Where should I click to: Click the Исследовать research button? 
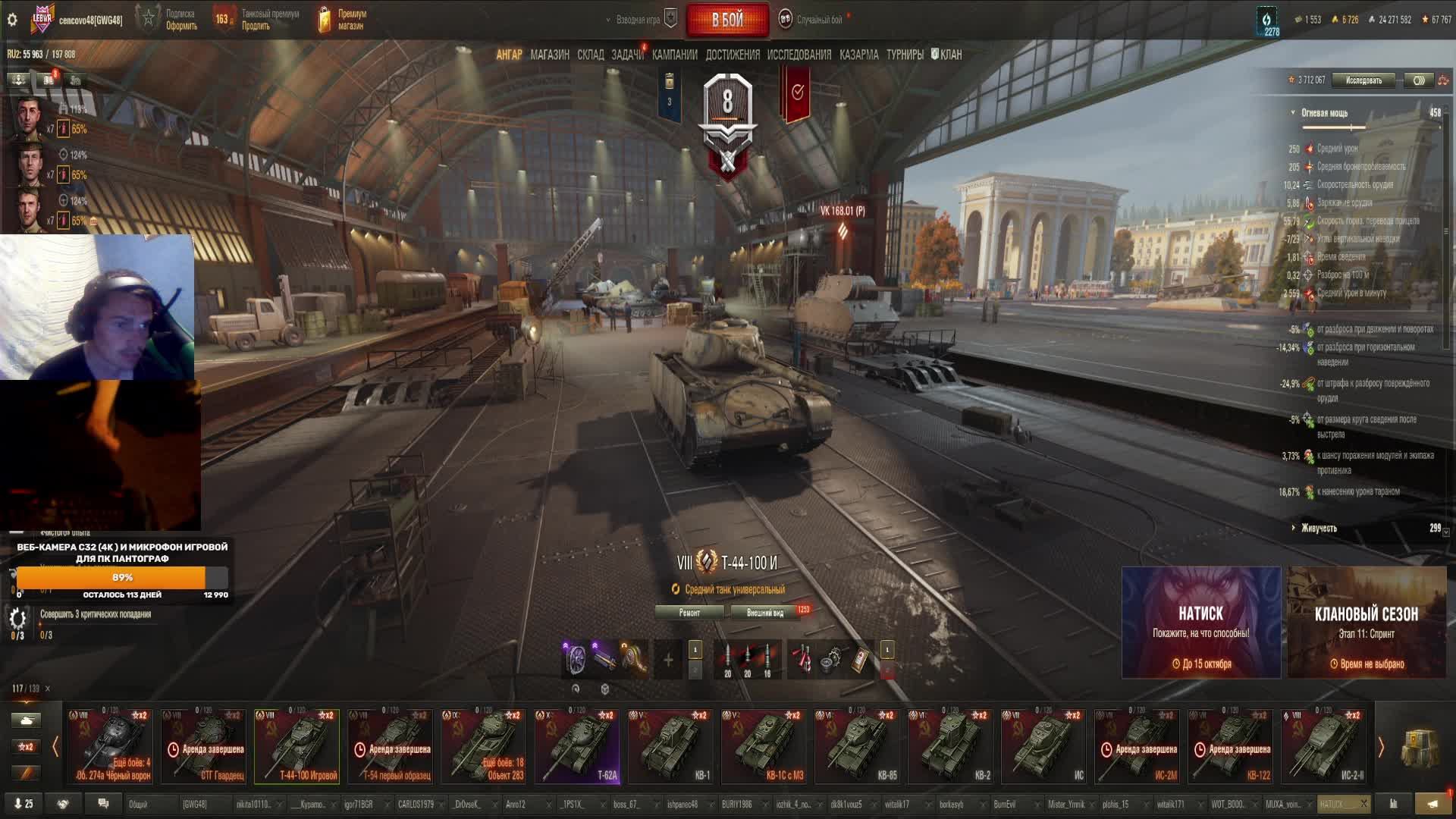click(x=1363, y=80)
